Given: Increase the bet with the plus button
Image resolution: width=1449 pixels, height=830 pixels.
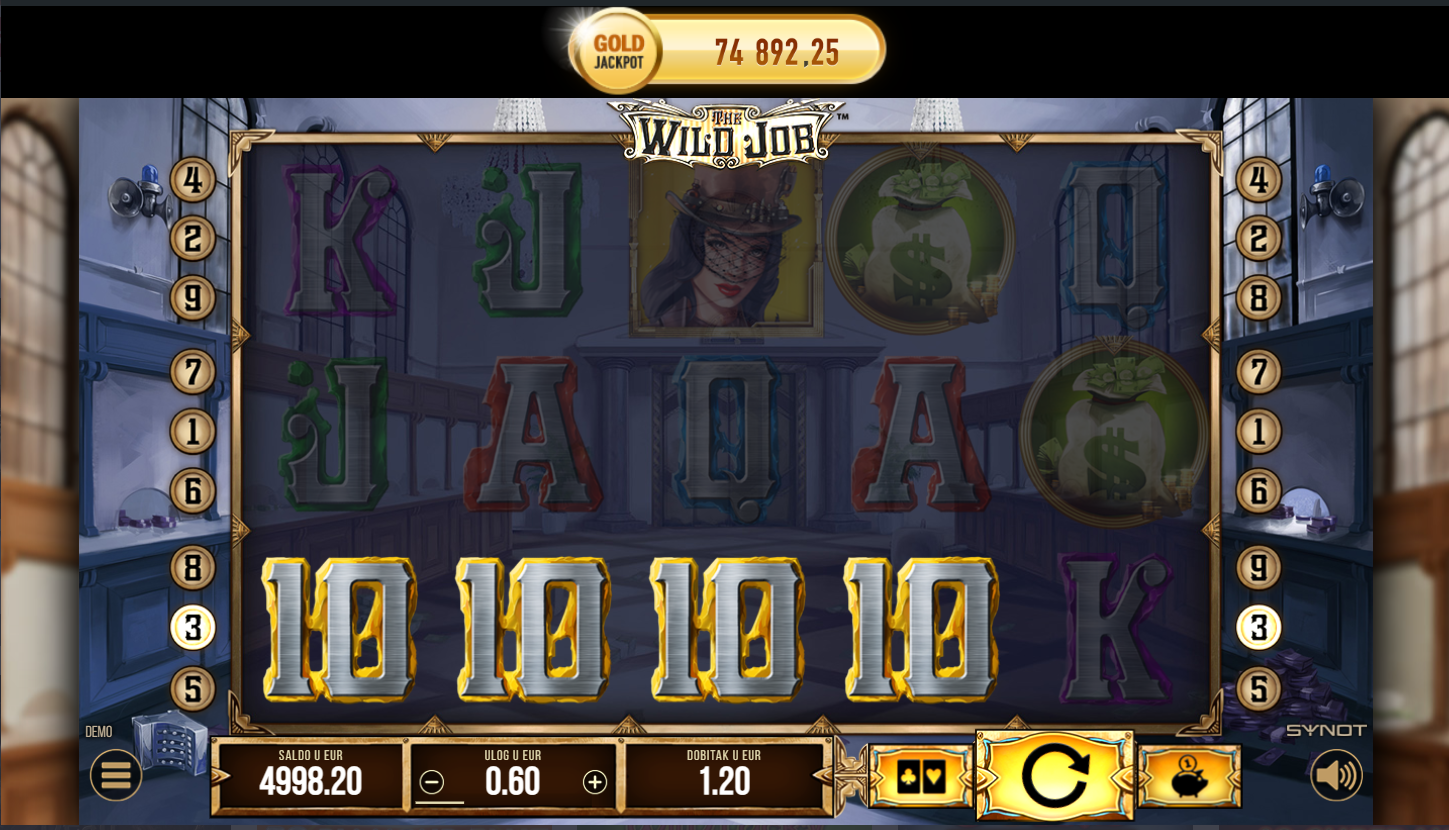Looking at the screenshot, I should click(x=595, y=782).
